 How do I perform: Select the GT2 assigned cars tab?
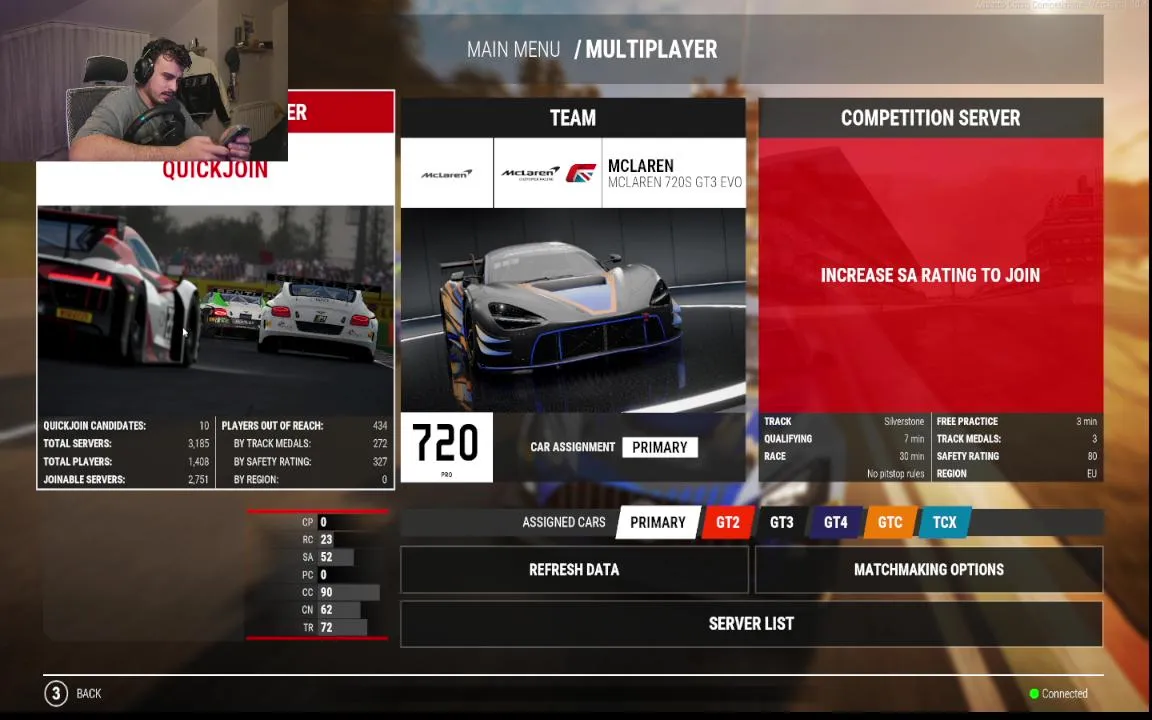click(727, 522)
